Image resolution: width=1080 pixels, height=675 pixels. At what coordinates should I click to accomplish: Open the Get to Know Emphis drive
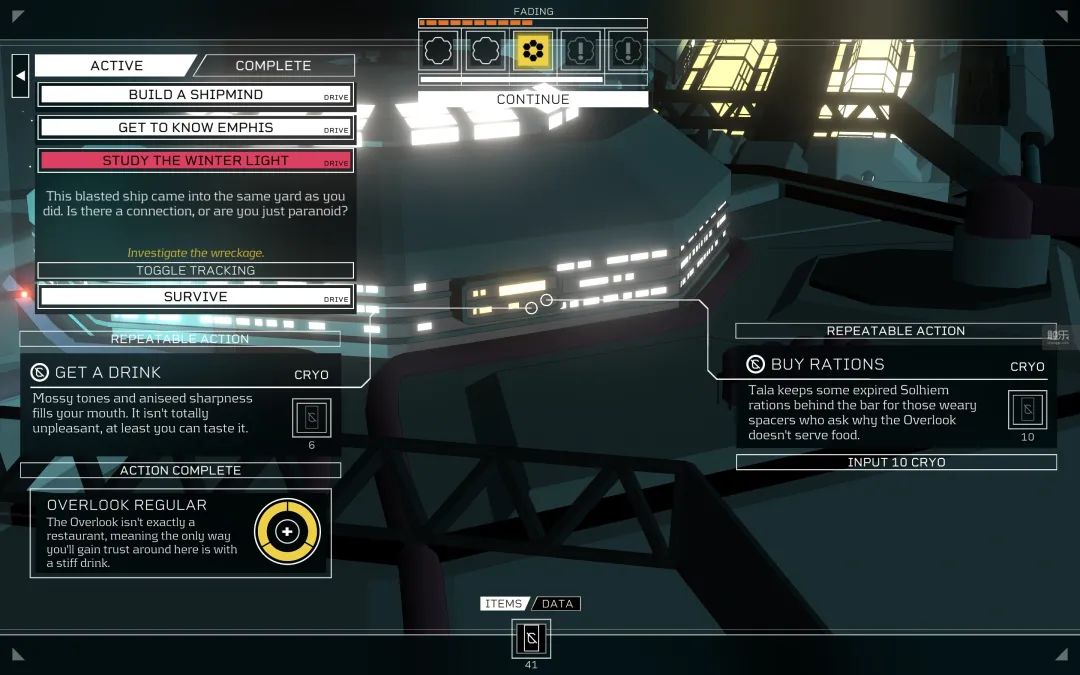(195, 128)
